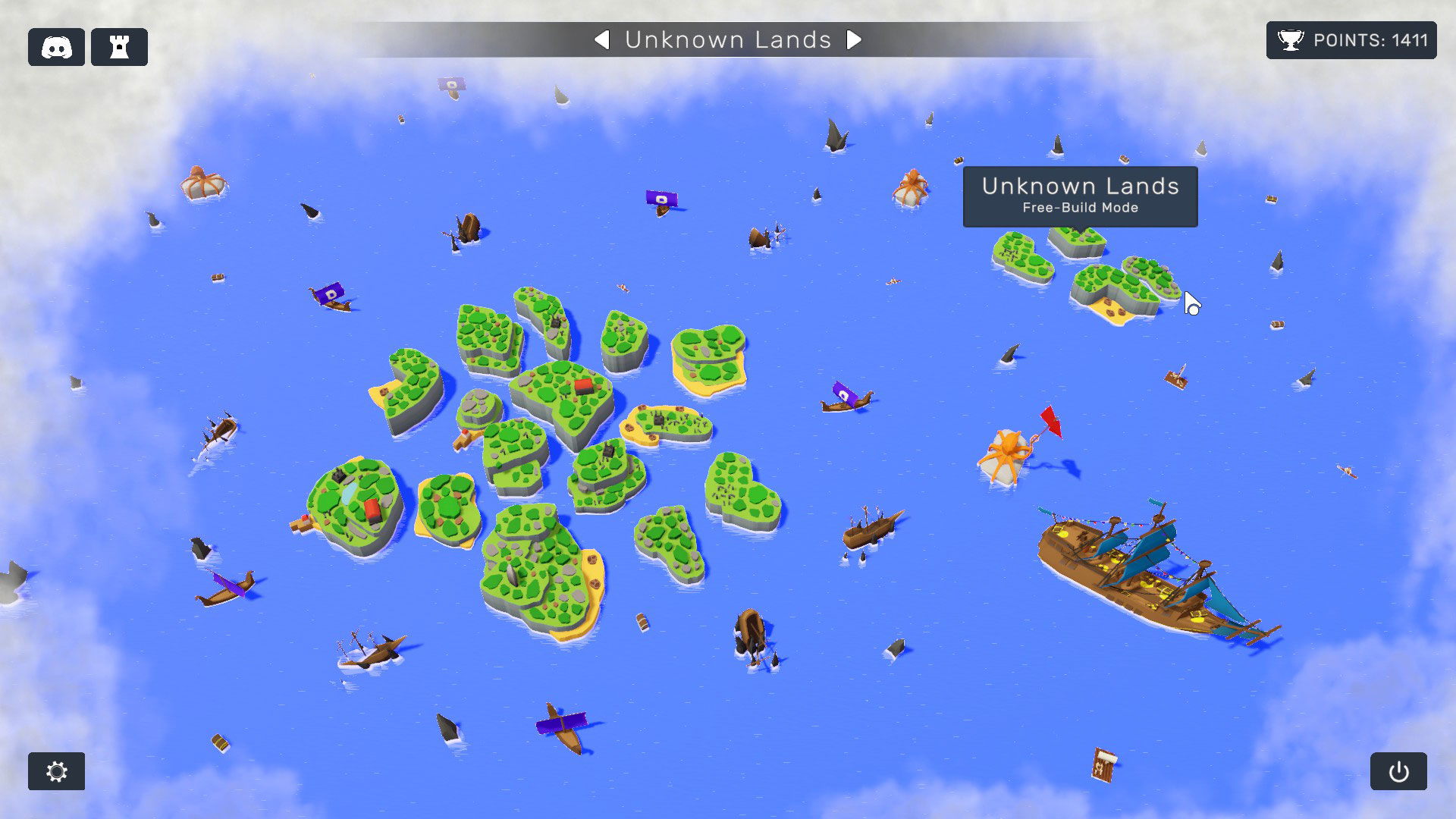This screenshot has height=819, width=1456.
Task: Open settings via the gear icon
Action: [x=56, y=771]
